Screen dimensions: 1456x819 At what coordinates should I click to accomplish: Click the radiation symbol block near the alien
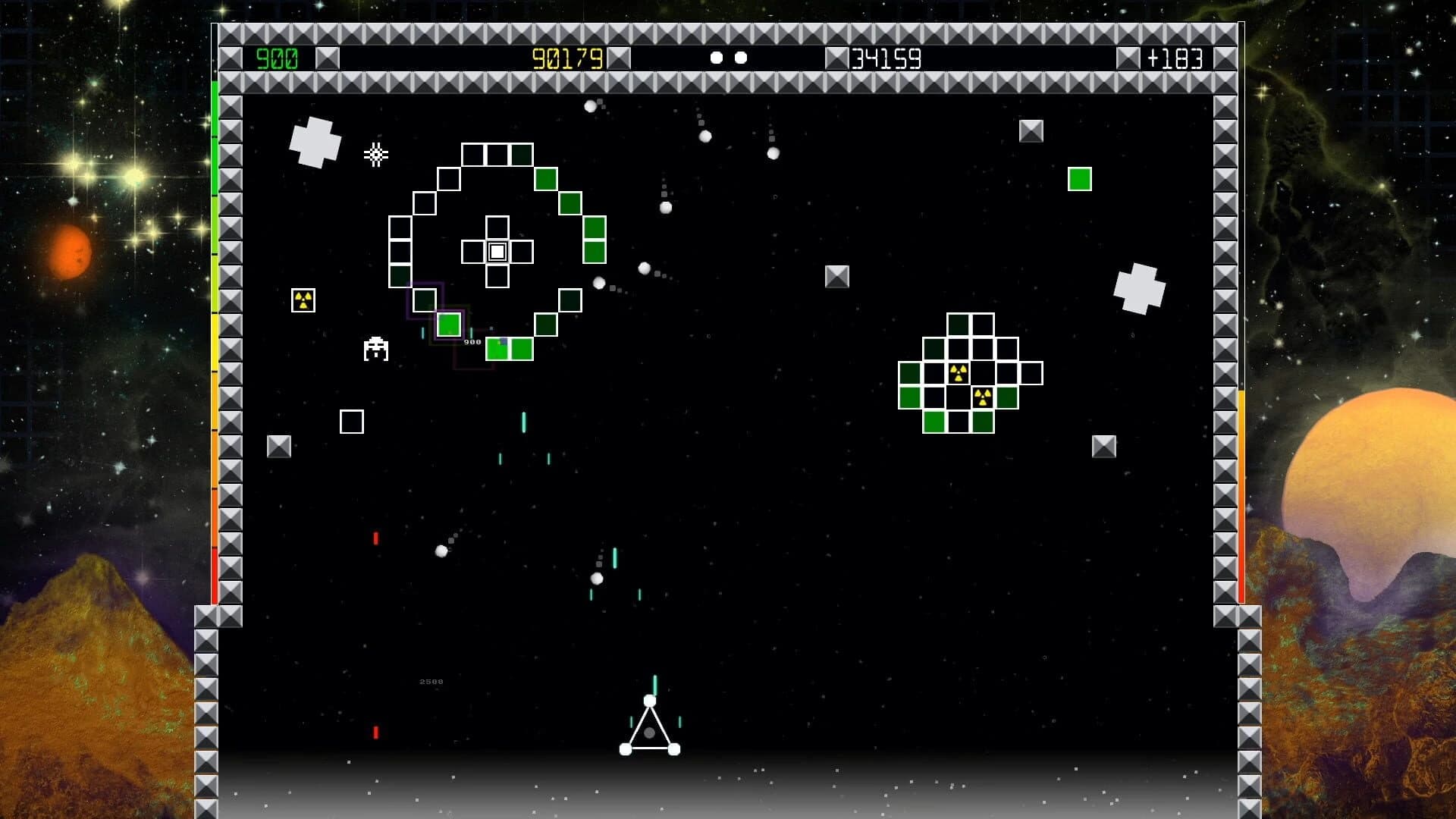302,300
